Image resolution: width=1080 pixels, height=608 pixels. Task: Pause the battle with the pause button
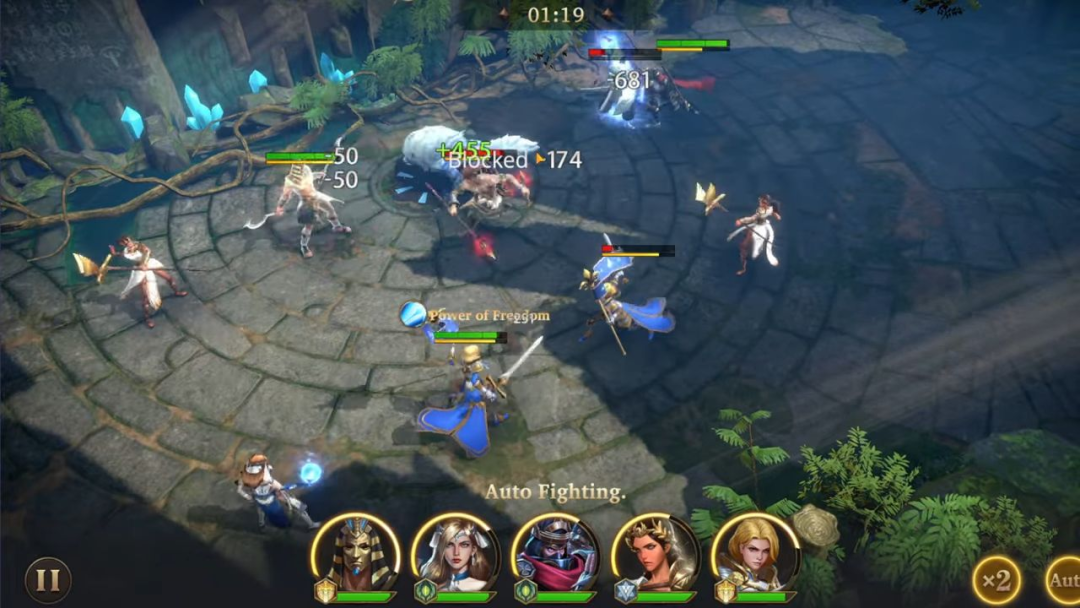(48, 579)
